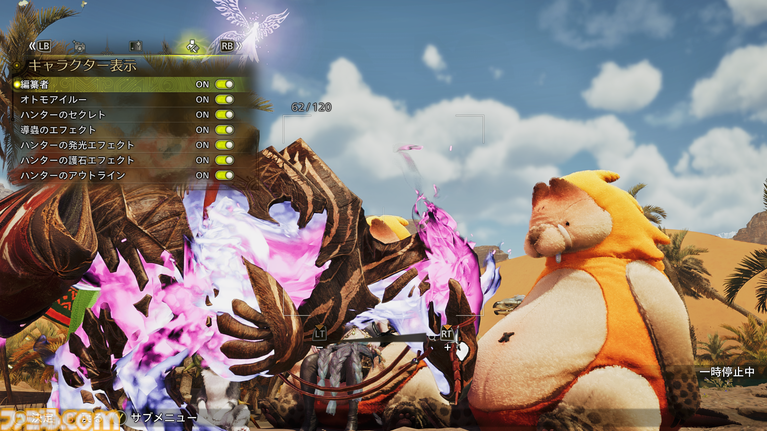The width and height of the screenshot is (767, 431).
Task: Turn off ハンターのセクレト display
Action: coord(223,115)
